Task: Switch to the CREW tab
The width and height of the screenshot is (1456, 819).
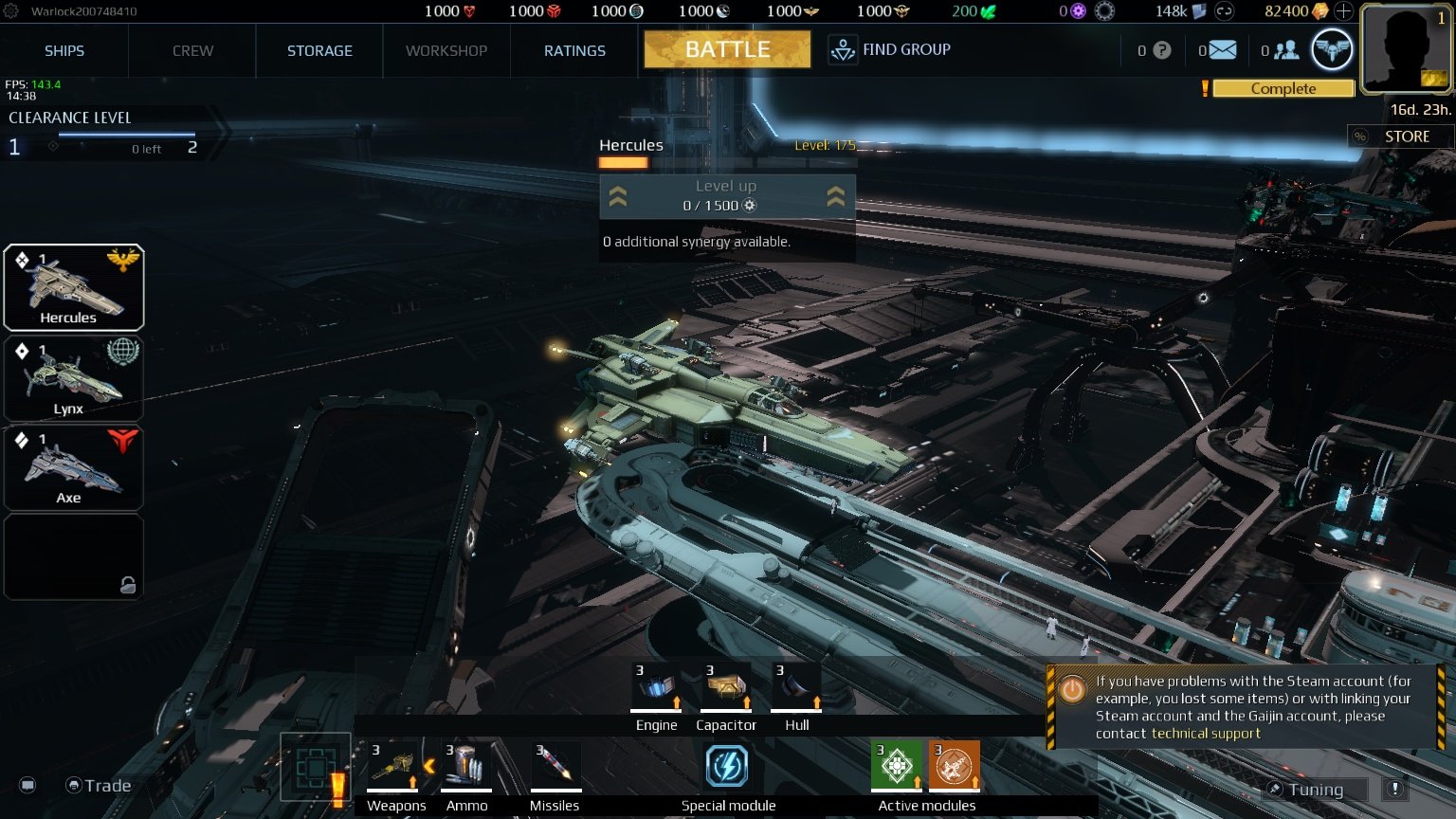Action: (x=191, y=50)
